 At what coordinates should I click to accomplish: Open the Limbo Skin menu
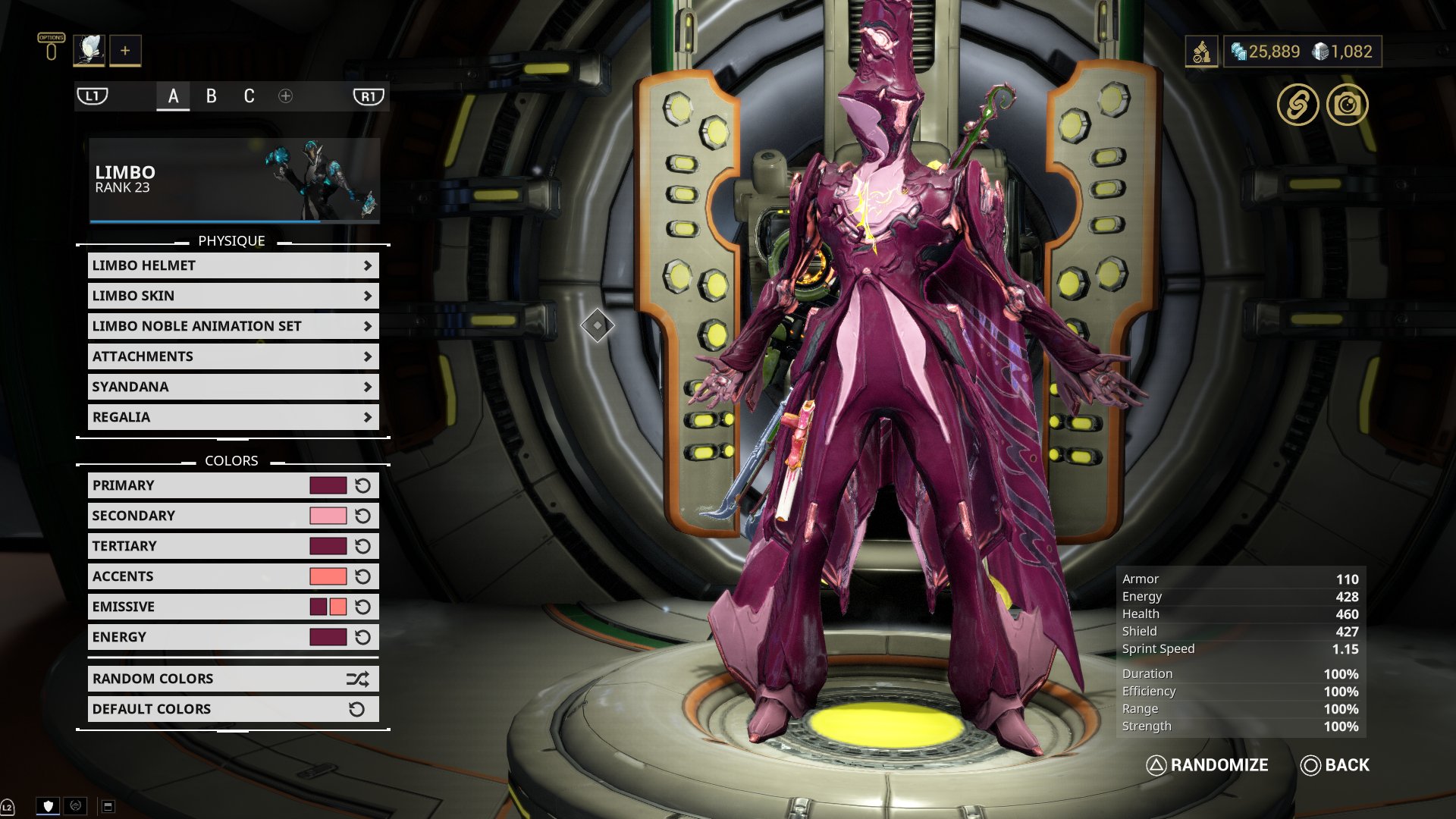point(233,296)
